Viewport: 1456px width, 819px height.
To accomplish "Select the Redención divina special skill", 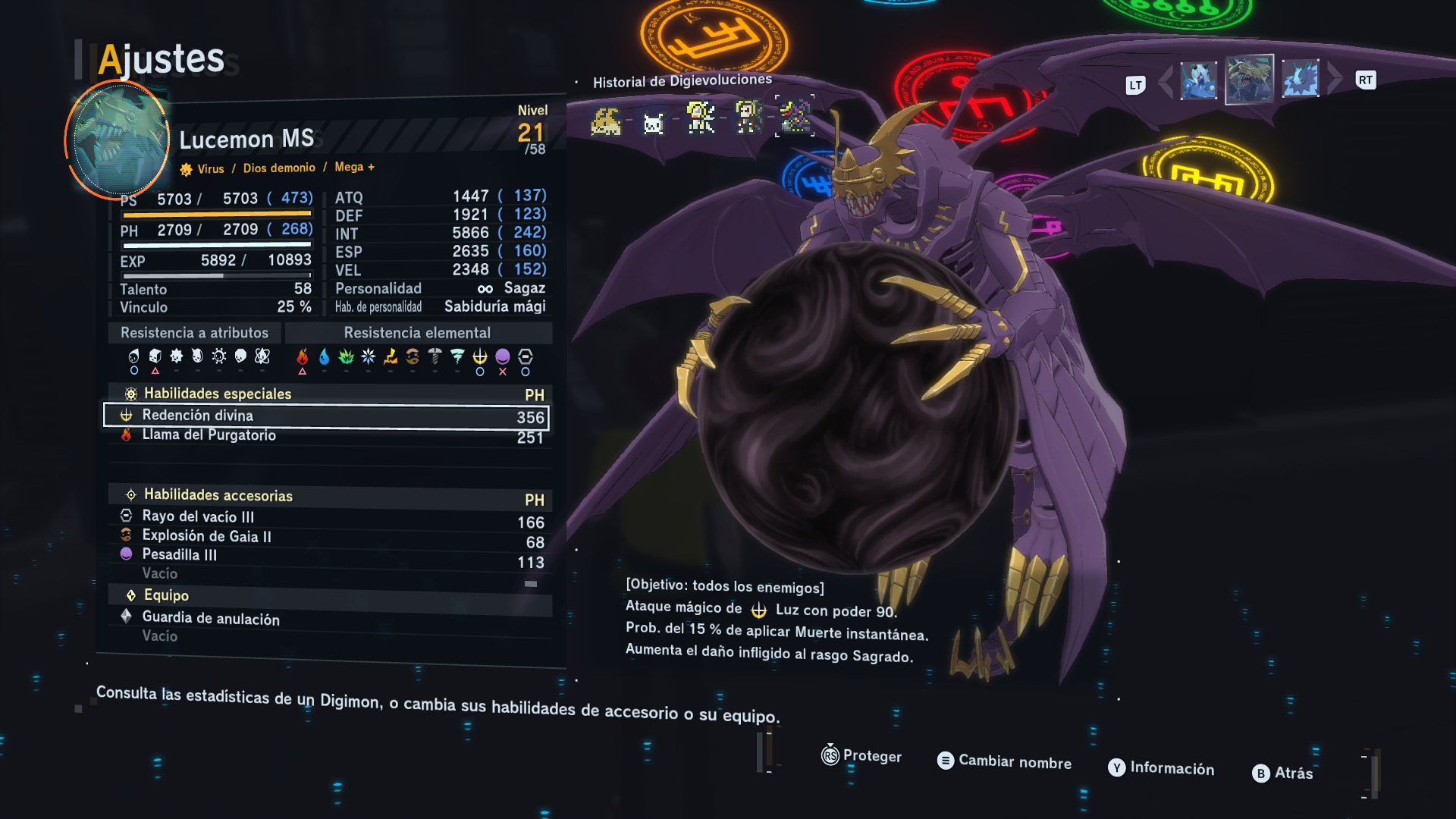I will tap(326, 416).
